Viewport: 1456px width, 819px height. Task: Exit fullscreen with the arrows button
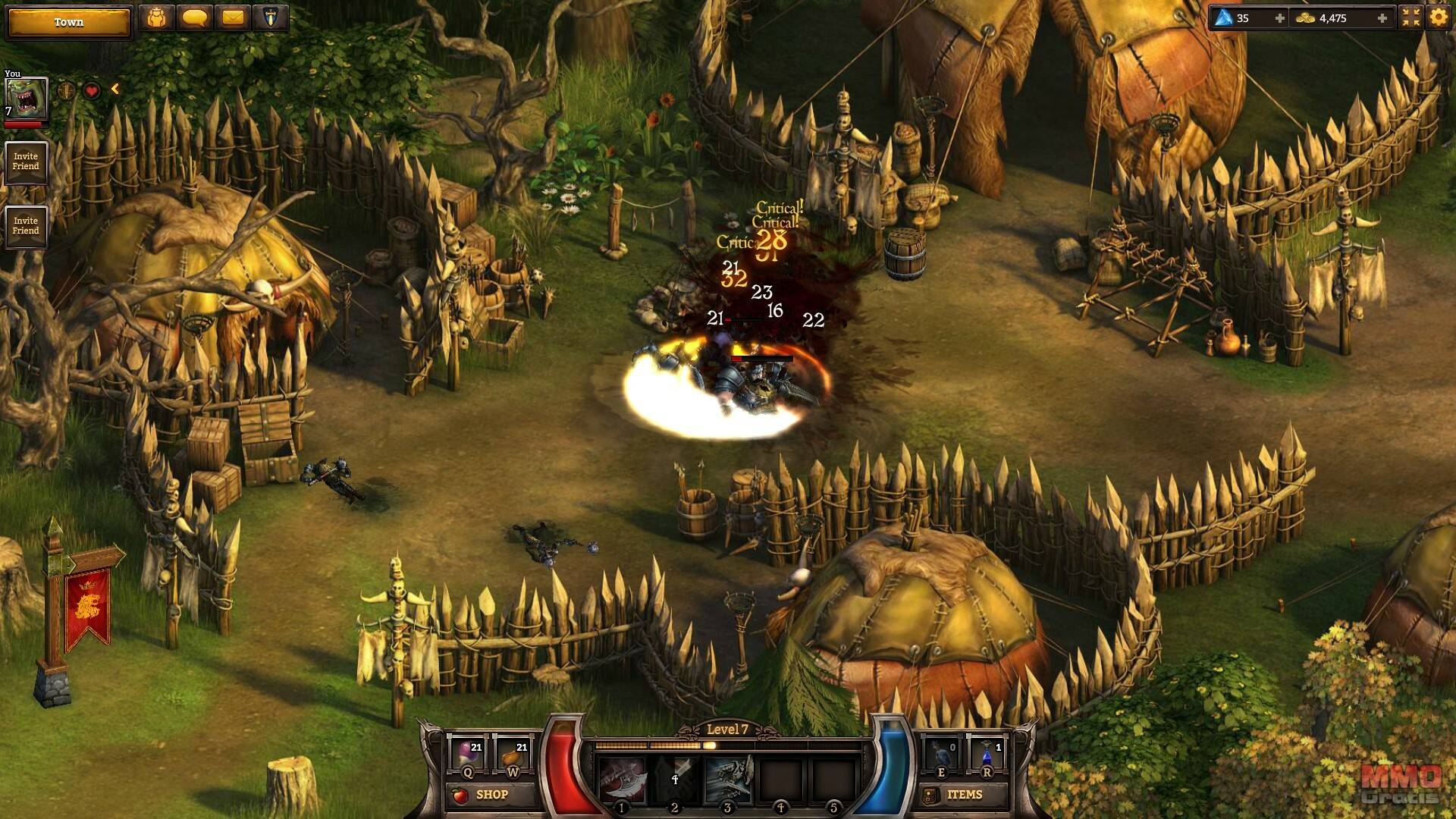pos(1410,17)
